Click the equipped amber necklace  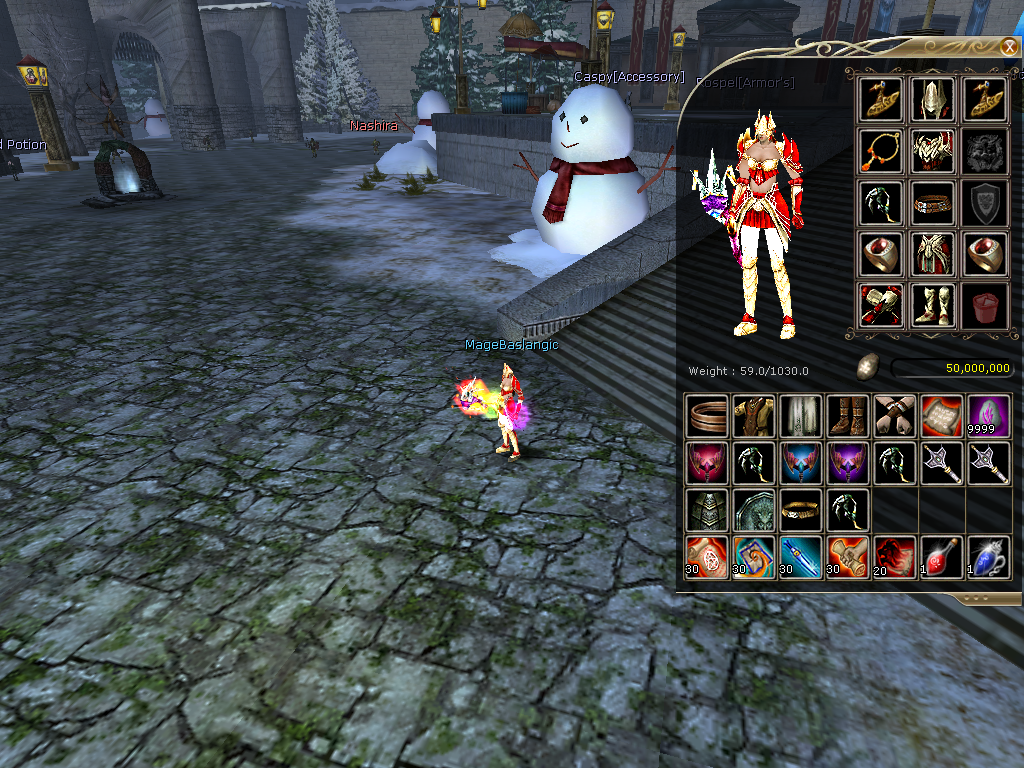point(881,151)
